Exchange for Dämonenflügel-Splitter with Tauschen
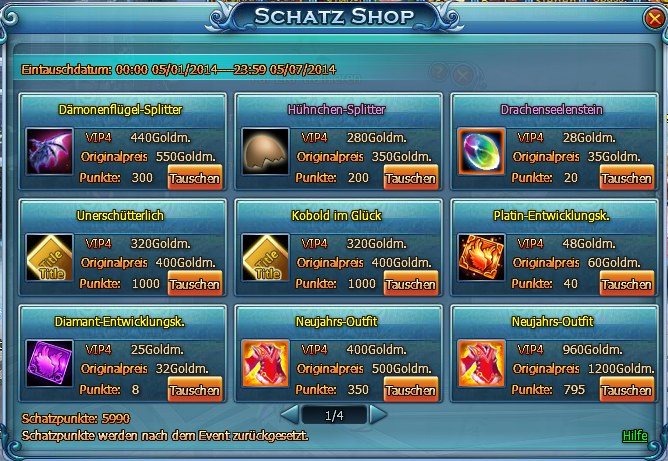668x461 pixels. click(195, 178)
